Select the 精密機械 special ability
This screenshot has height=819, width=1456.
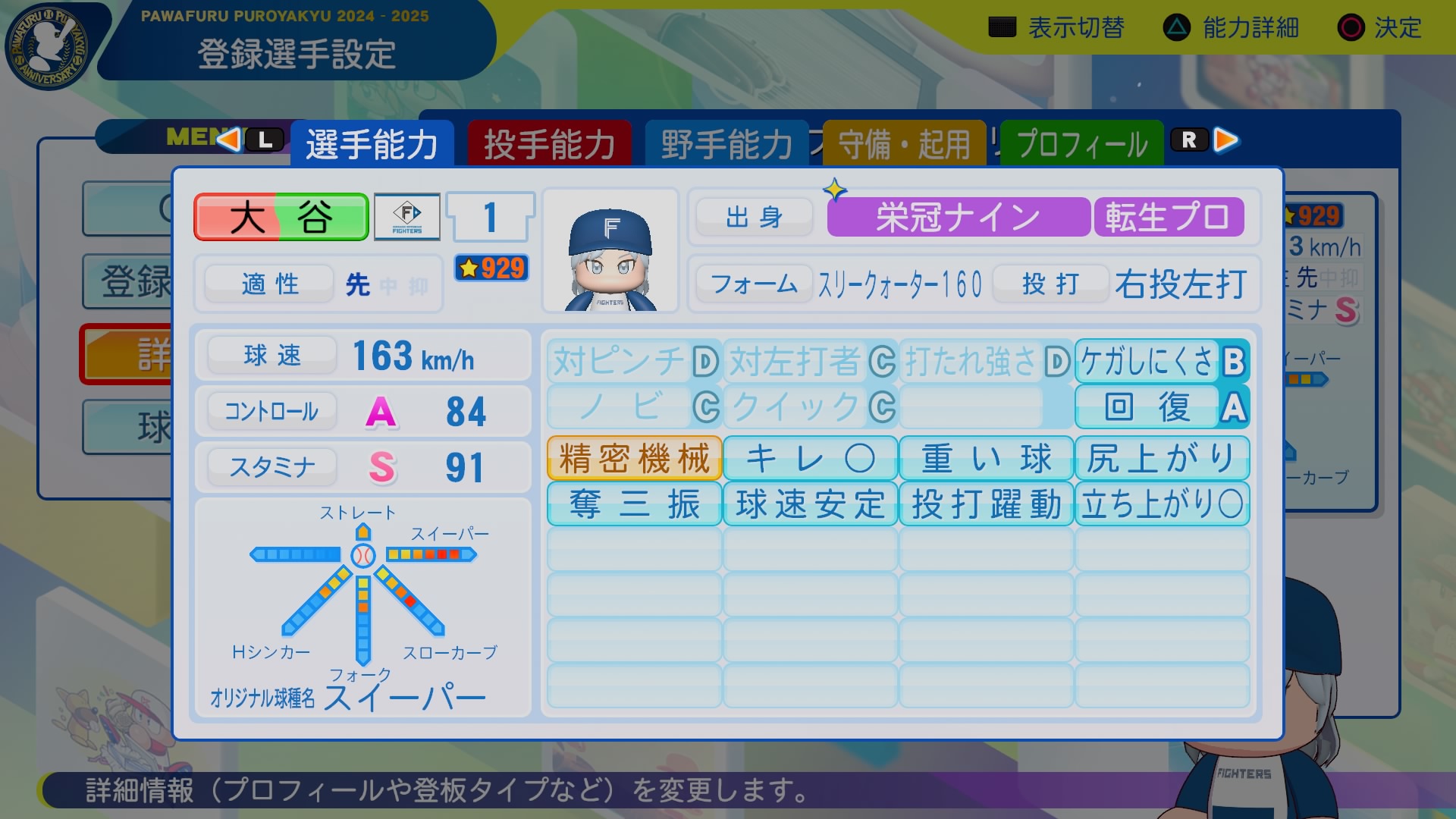tap(633, 457)
